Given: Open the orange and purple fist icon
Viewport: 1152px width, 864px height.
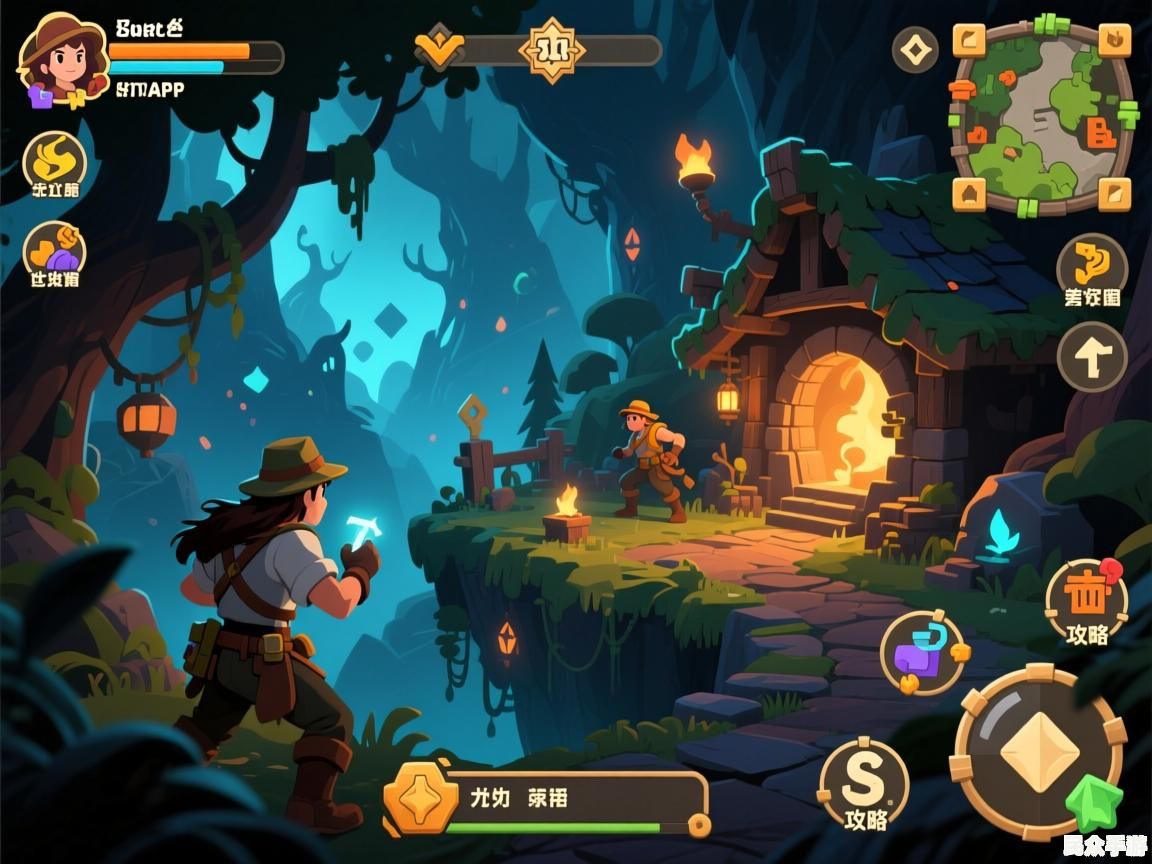Looking at the screenshot, I should [55, 250].
